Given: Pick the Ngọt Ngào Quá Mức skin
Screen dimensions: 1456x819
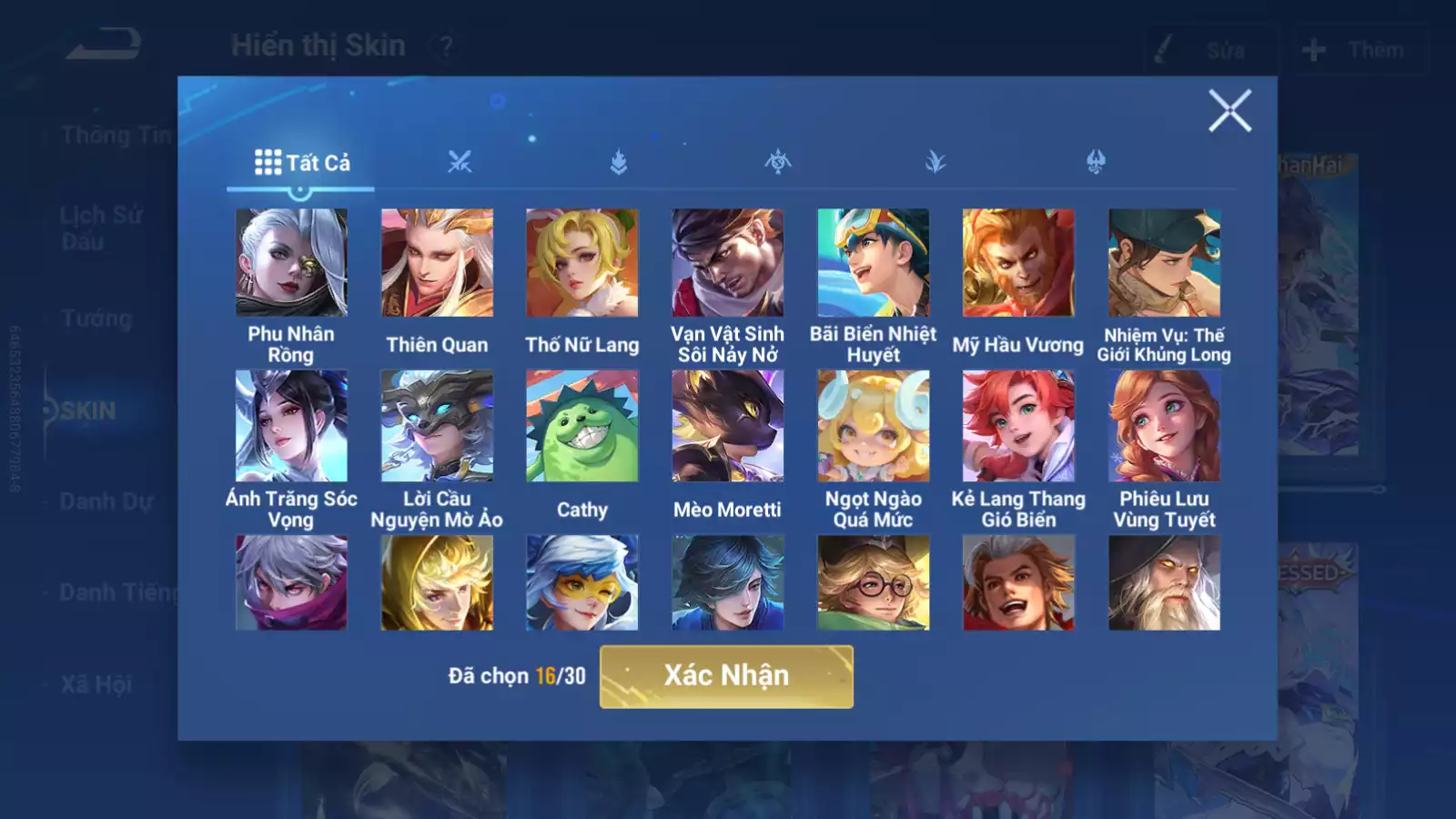Looking at the screenshot, I should [x=873, y=425].
